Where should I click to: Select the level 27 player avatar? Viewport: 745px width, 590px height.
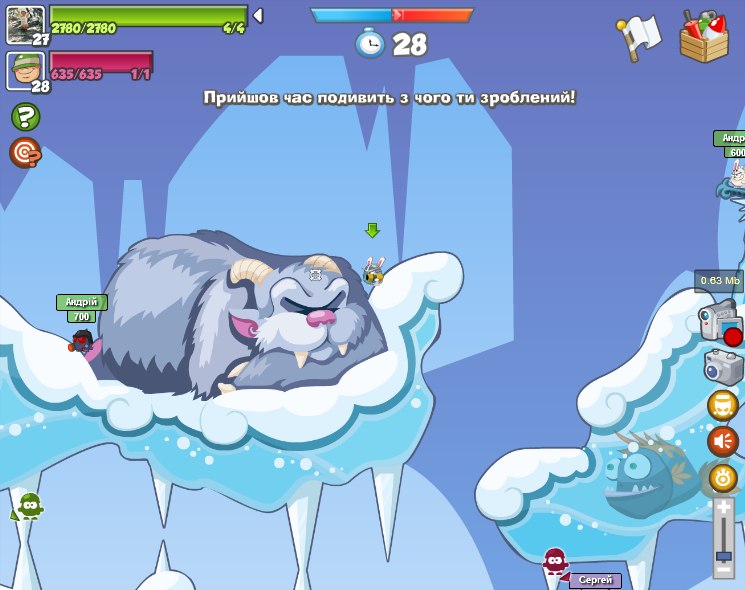[x=25, y=24]
